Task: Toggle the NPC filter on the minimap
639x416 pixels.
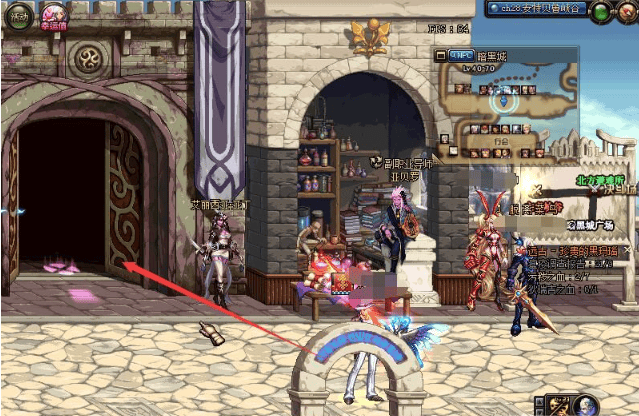Action: tap(460, 55)
